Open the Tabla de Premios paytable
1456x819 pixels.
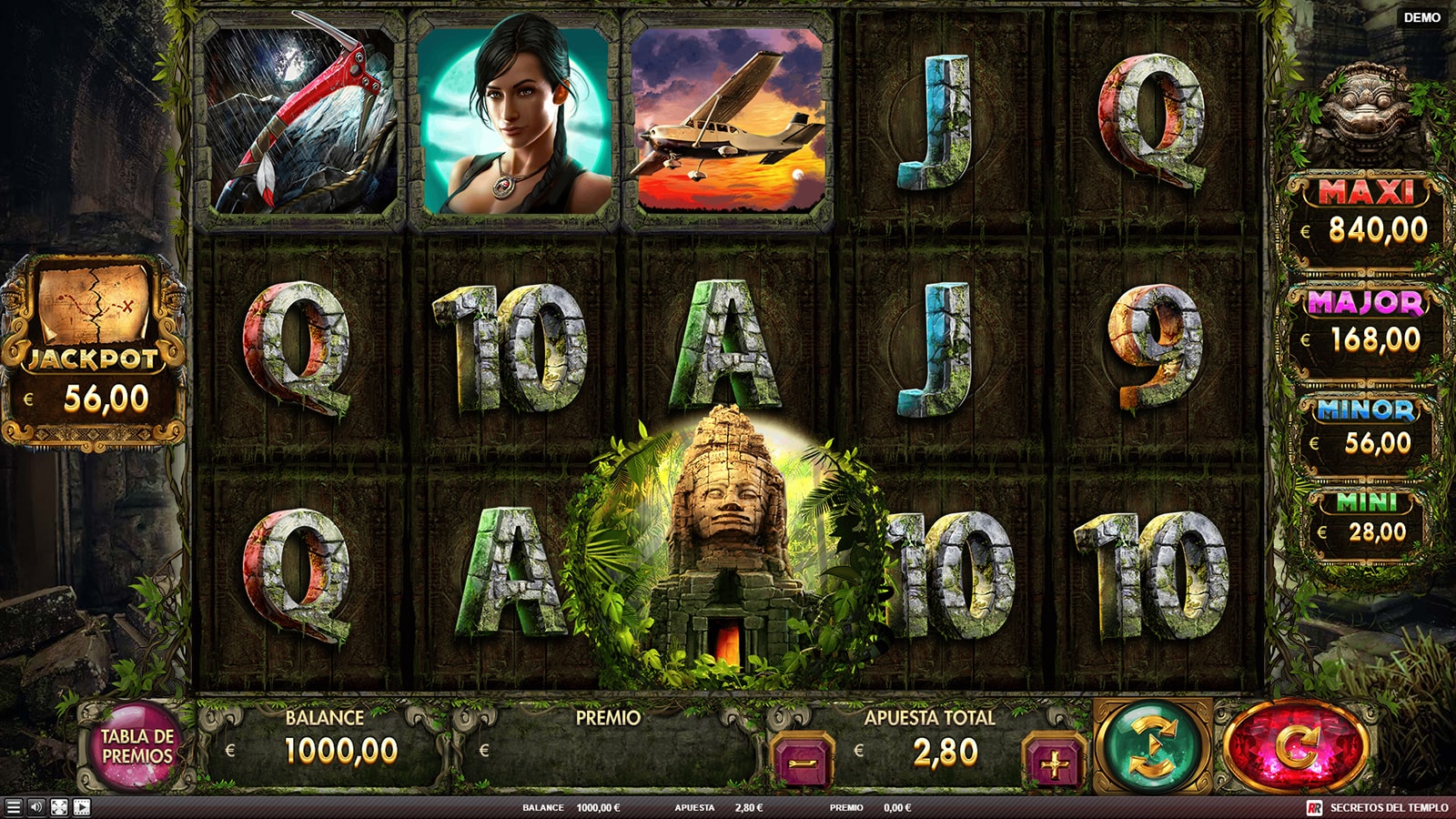136,746
